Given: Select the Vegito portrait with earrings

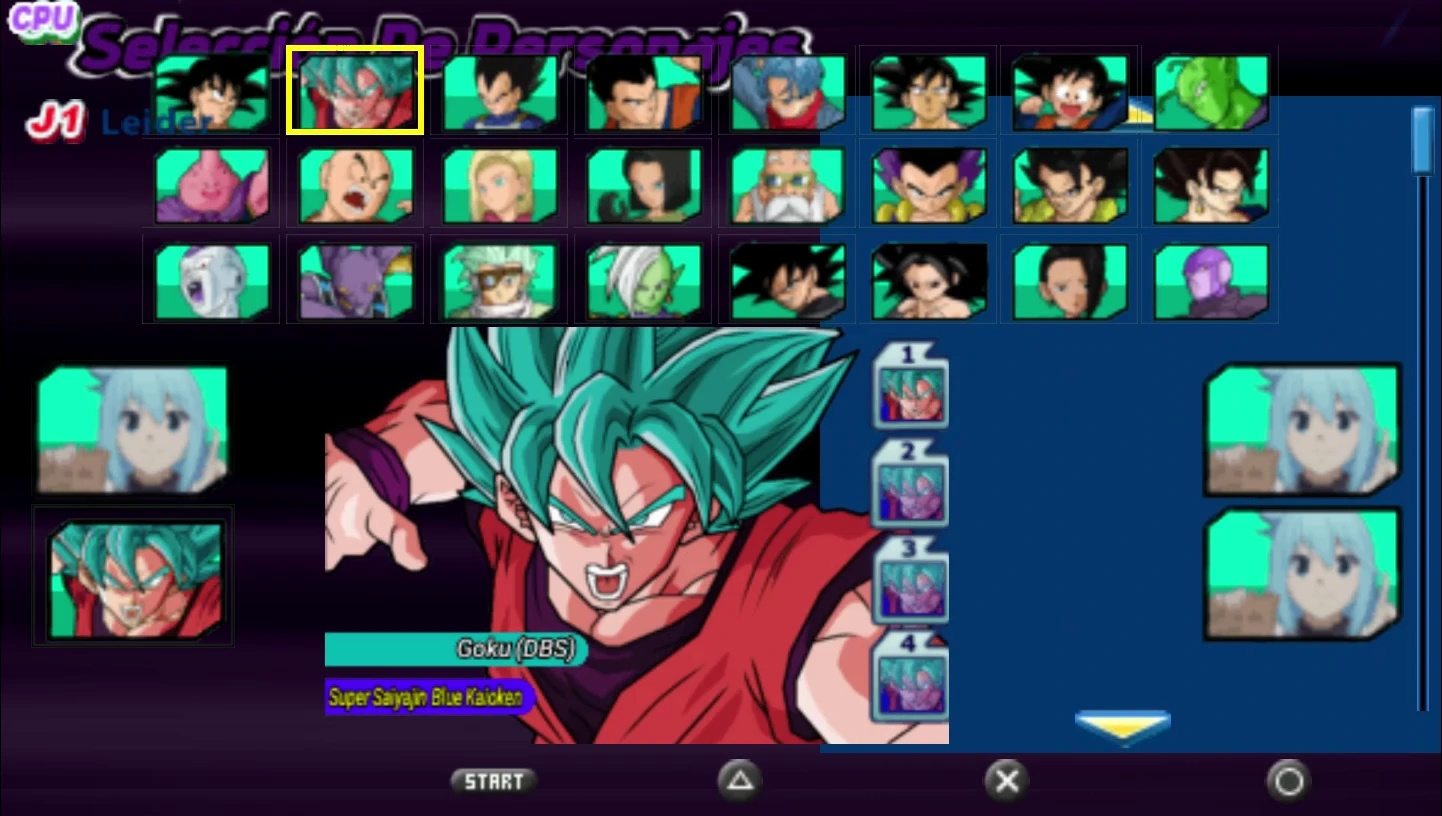Looking at the screenshot, I should [x=1212, y=185].
